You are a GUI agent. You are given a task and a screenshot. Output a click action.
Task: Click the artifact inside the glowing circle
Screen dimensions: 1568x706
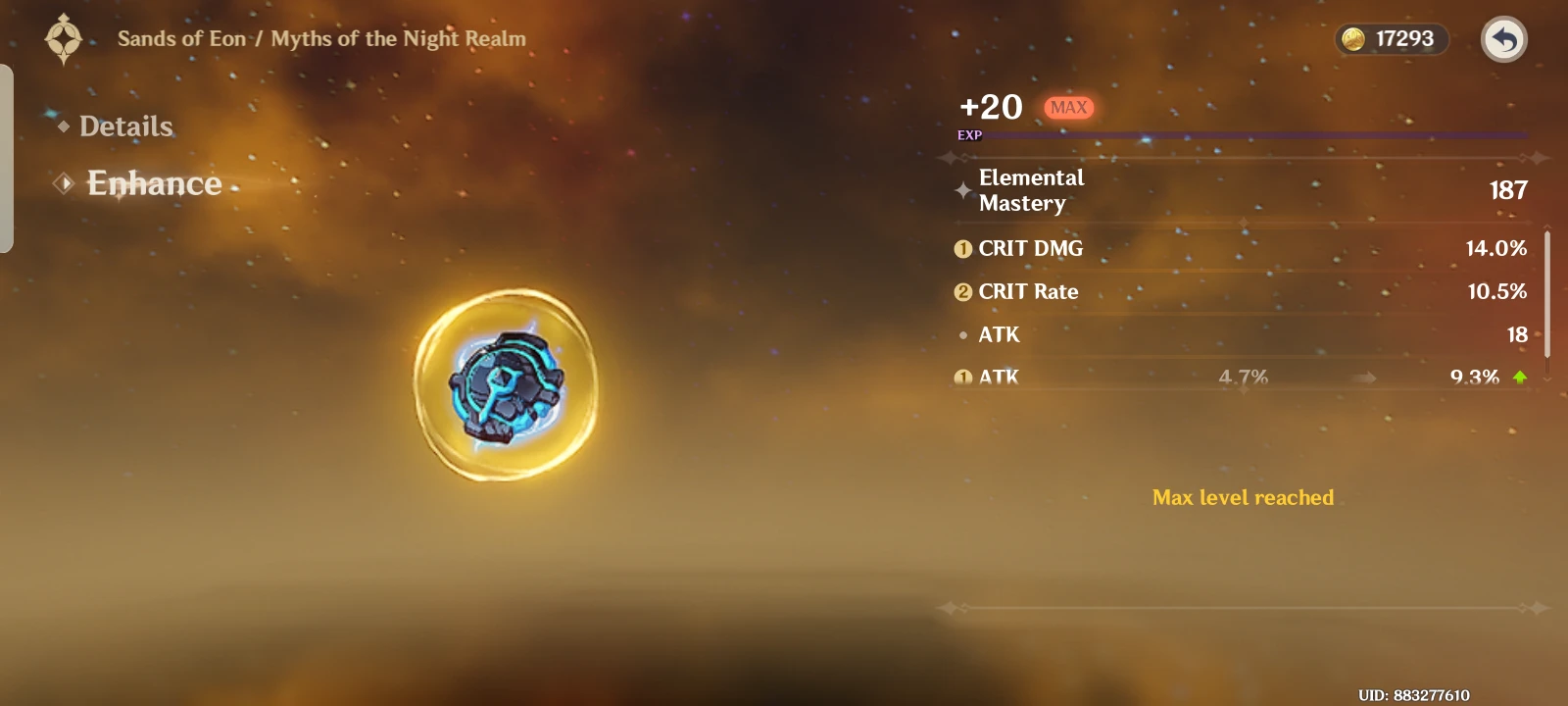(x=505, y=389)
